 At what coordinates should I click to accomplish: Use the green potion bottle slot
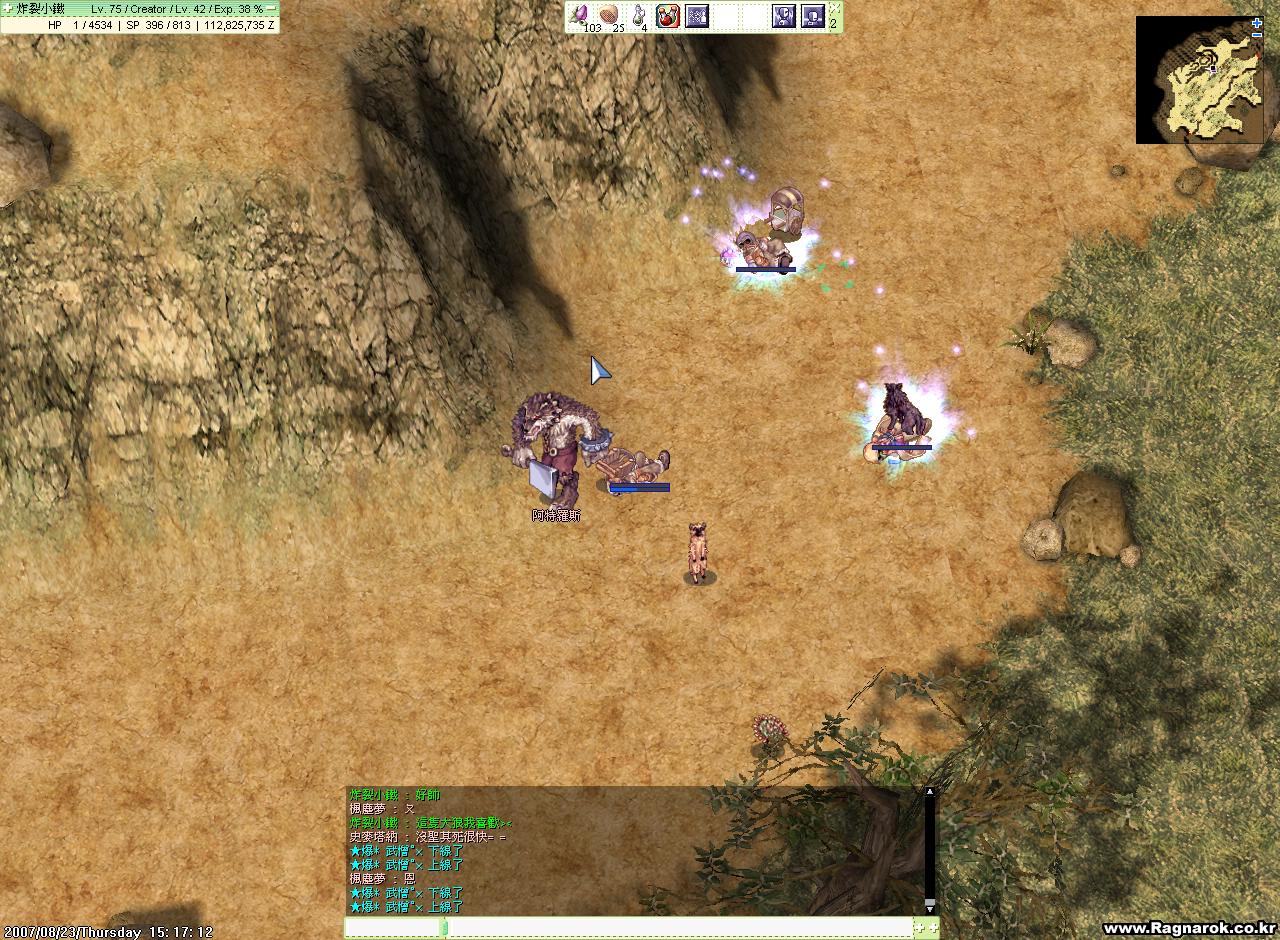click(x=638, y=15)
